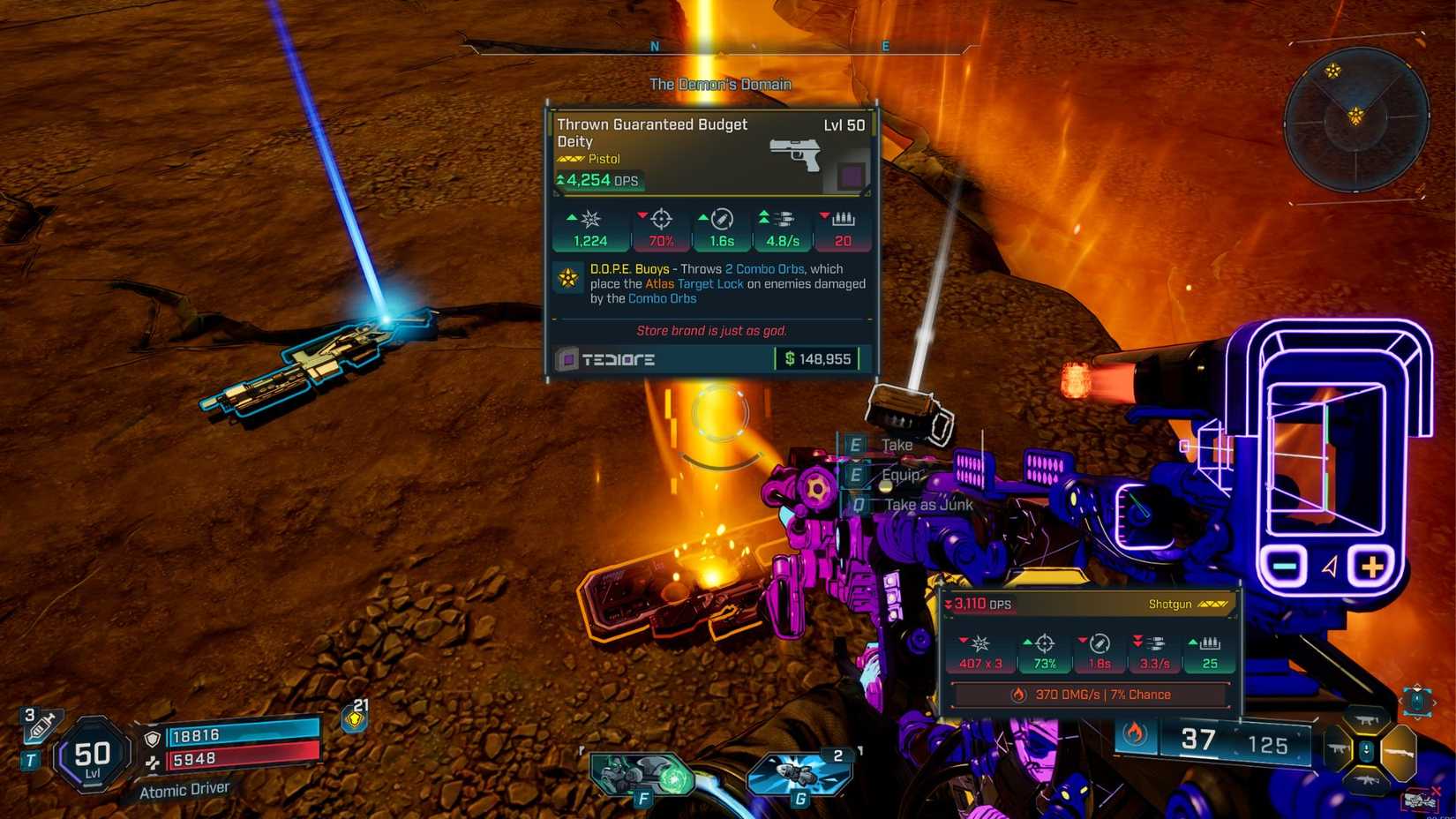Viewport: 1456px width, 819px height.
Task: Click the $148,955 price tag
Action: [x=817, y=358]
